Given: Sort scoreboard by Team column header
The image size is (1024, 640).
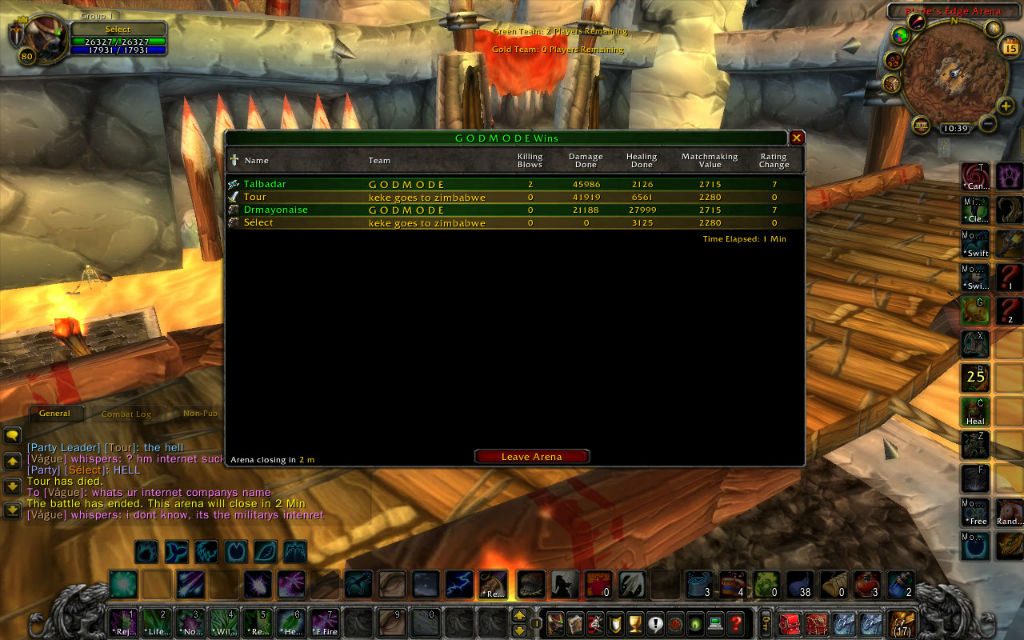Looking at the screenshot, I should click(380, 160).
